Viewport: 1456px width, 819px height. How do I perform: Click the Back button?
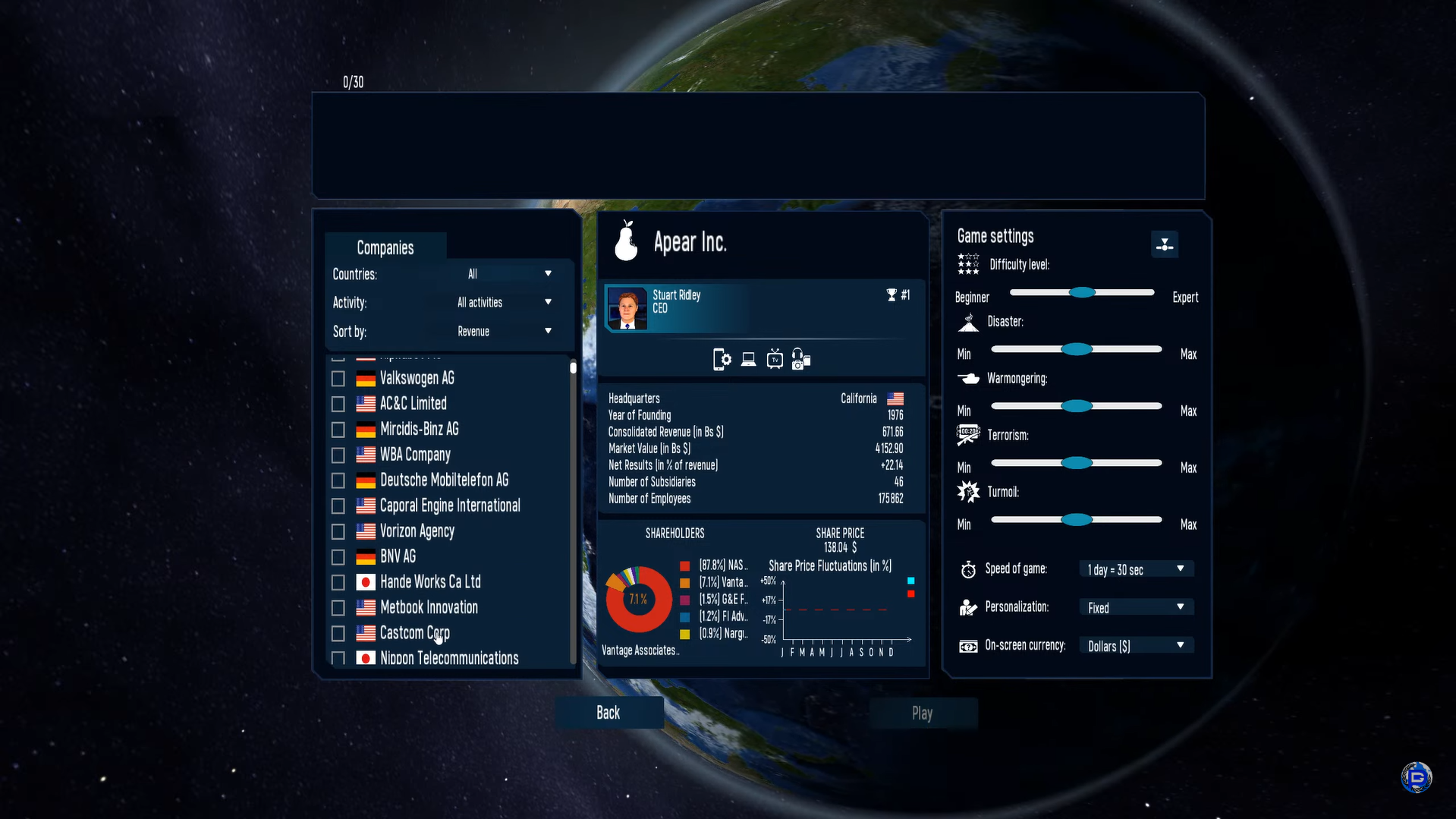[609, 712]
